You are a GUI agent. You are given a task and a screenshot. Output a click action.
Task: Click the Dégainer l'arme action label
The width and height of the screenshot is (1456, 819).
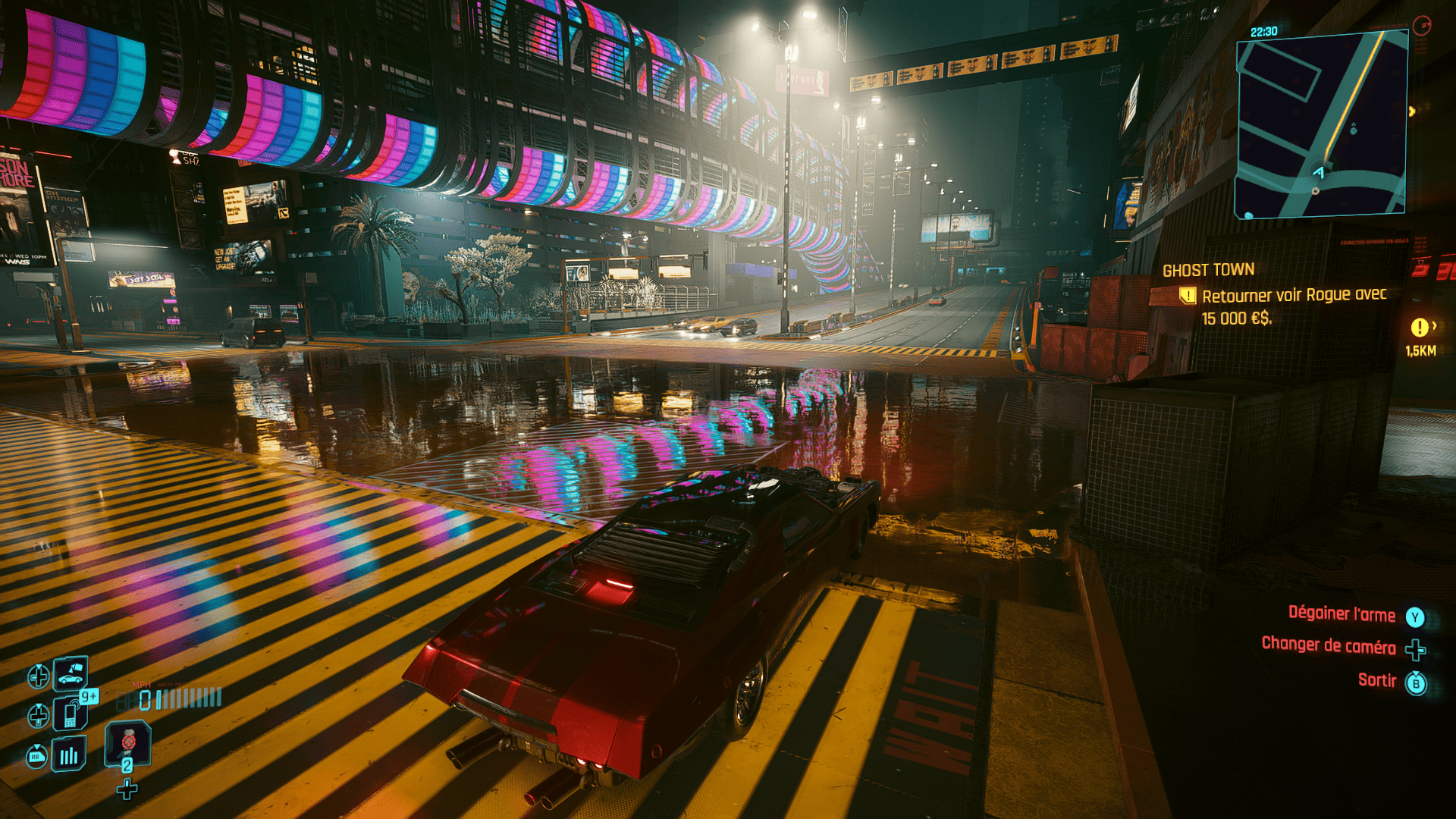tap(1342, 615)
